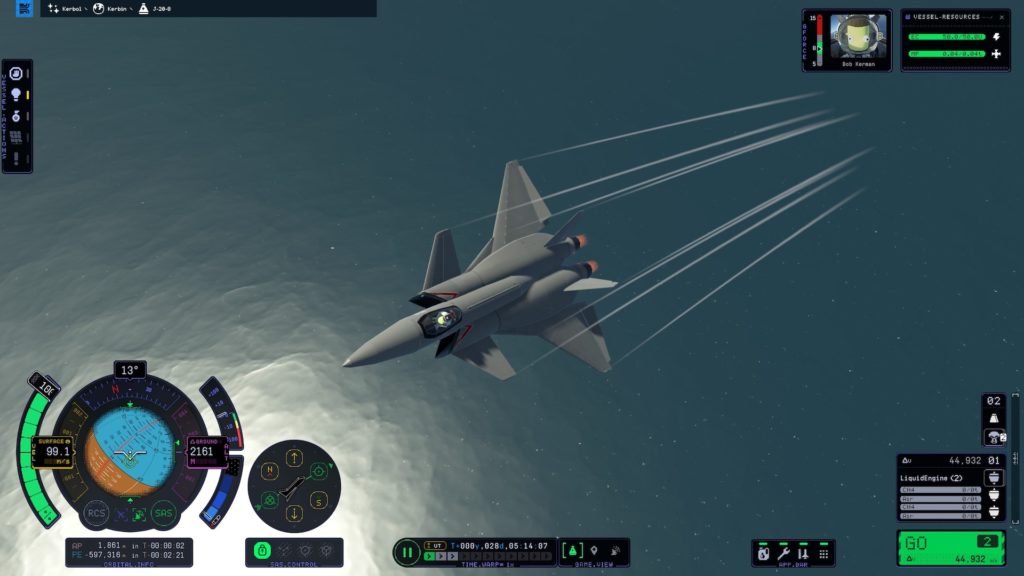Close the Vessel Resources panel

pyautogui.click(x=1004, y=17)
